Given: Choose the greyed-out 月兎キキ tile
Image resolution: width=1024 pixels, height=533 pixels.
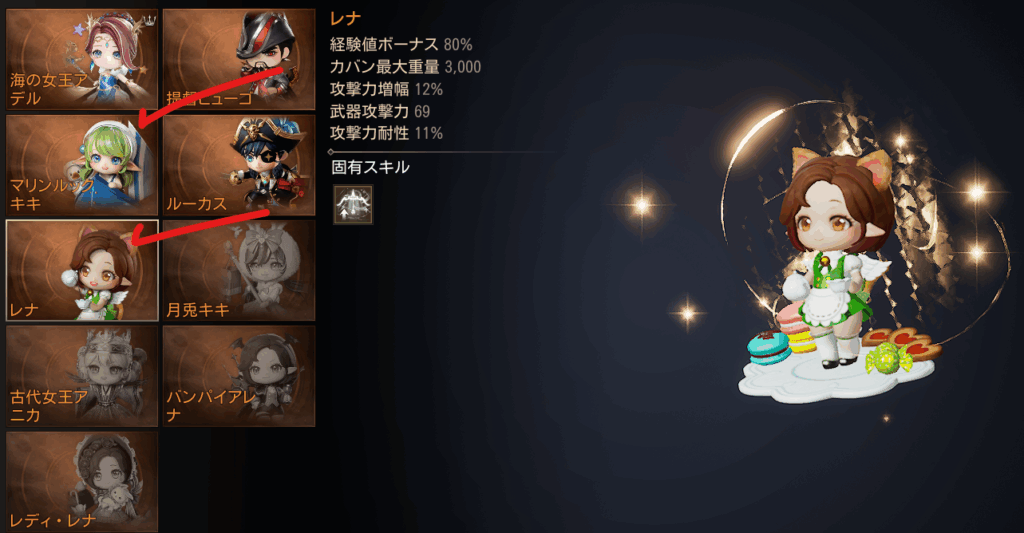Looking at the screenshot, I should [238, 270].
